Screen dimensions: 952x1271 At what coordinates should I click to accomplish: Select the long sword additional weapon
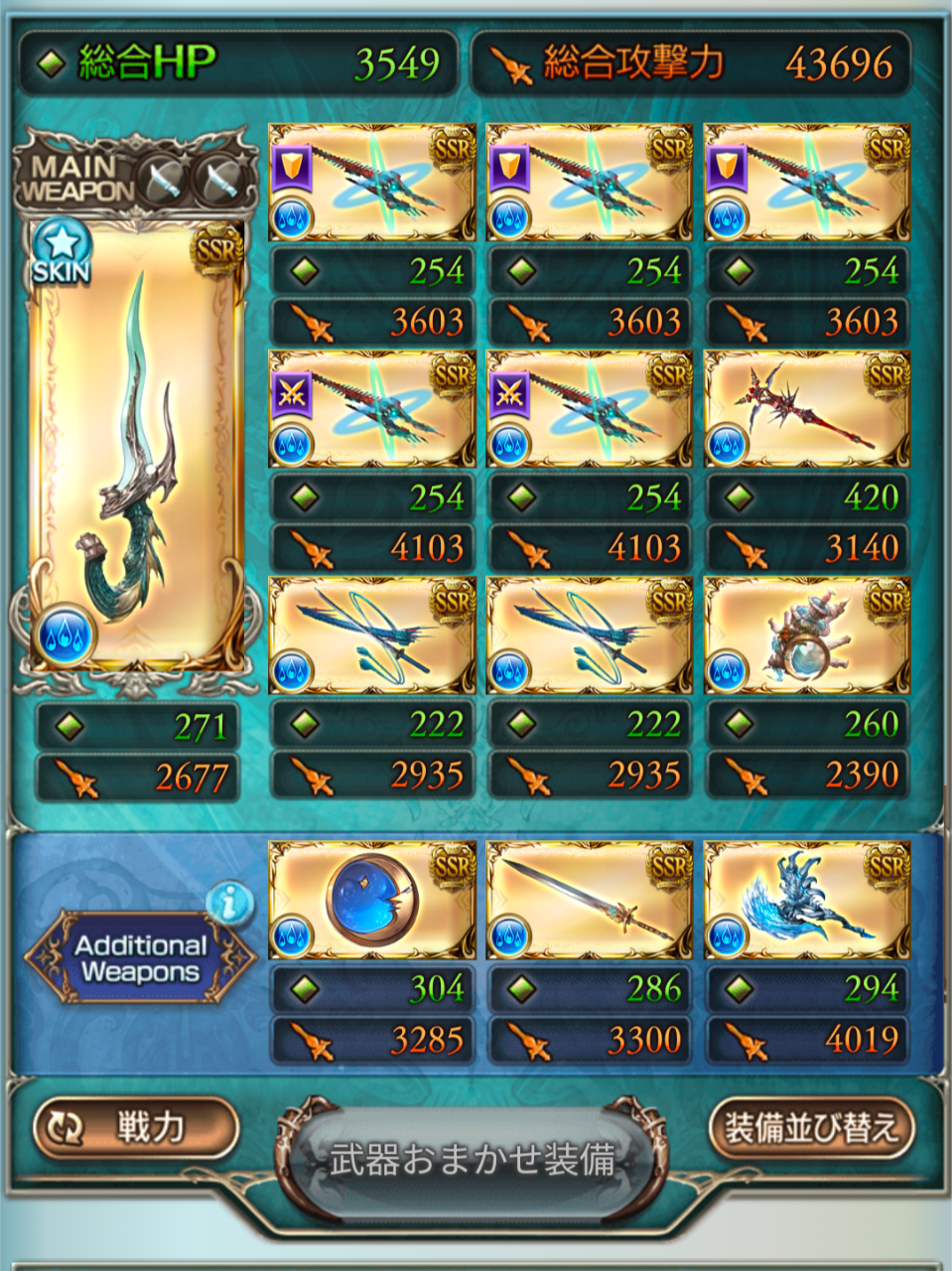click(589, 901)
